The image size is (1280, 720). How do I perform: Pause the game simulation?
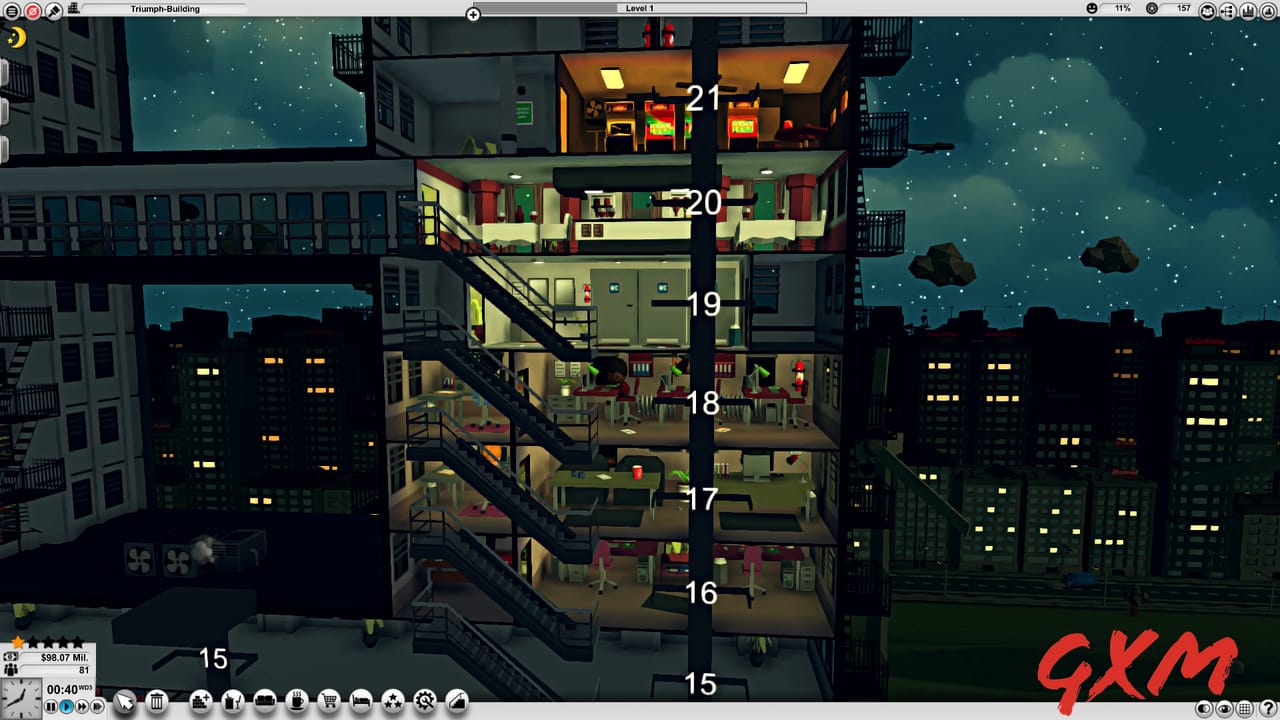coord(51,706)
